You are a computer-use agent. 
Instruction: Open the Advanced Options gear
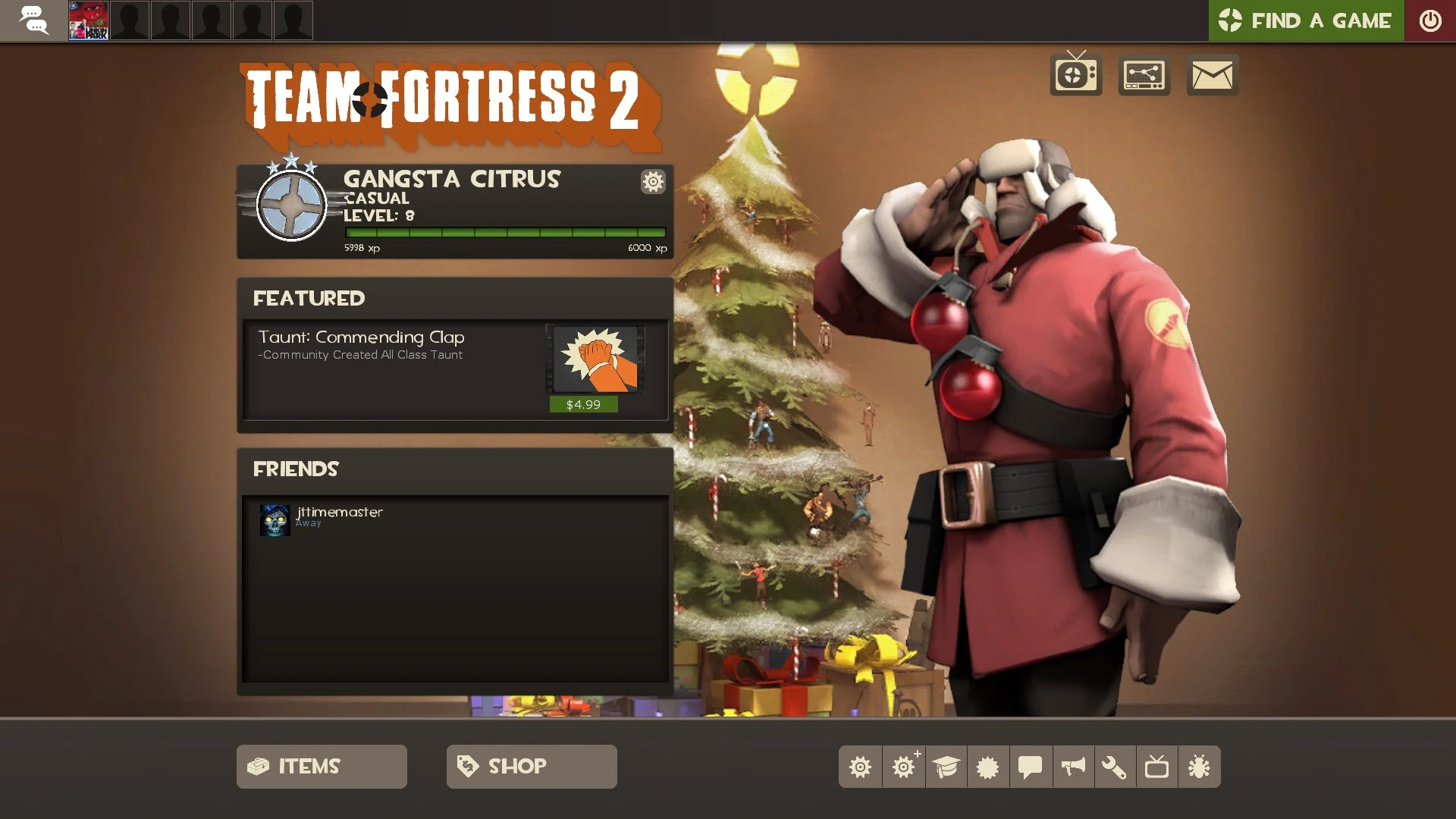(x=903, y=767)
